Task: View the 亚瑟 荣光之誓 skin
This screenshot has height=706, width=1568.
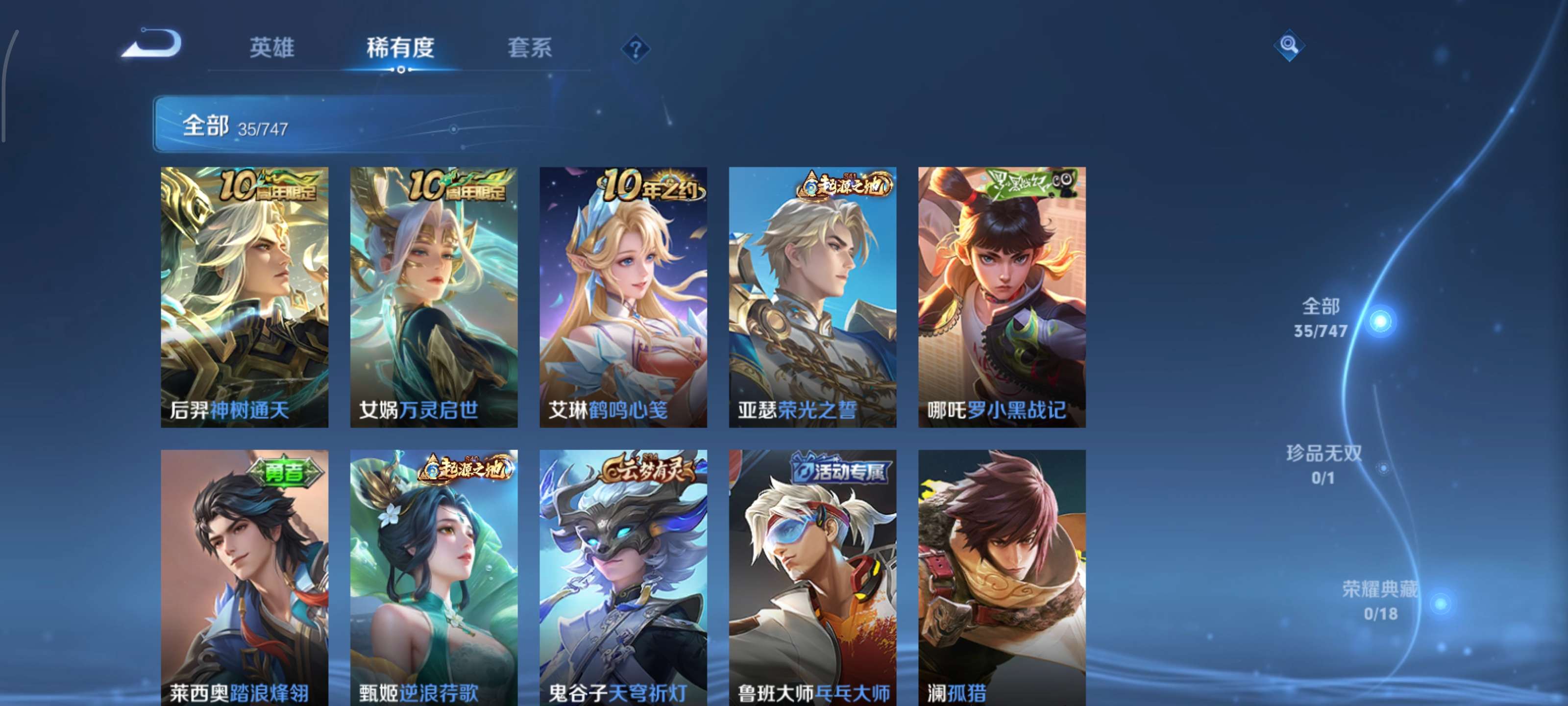Action: click(x=812, y=299)
